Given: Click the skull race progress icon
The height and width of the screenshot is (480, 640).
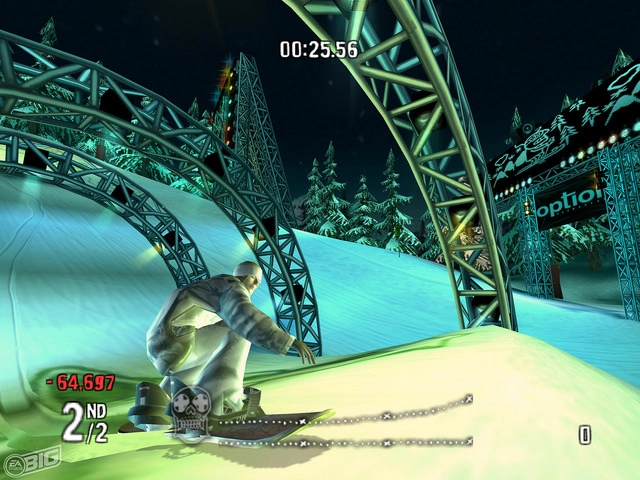Looking at the screenshot, I should [x=188, y=410].
